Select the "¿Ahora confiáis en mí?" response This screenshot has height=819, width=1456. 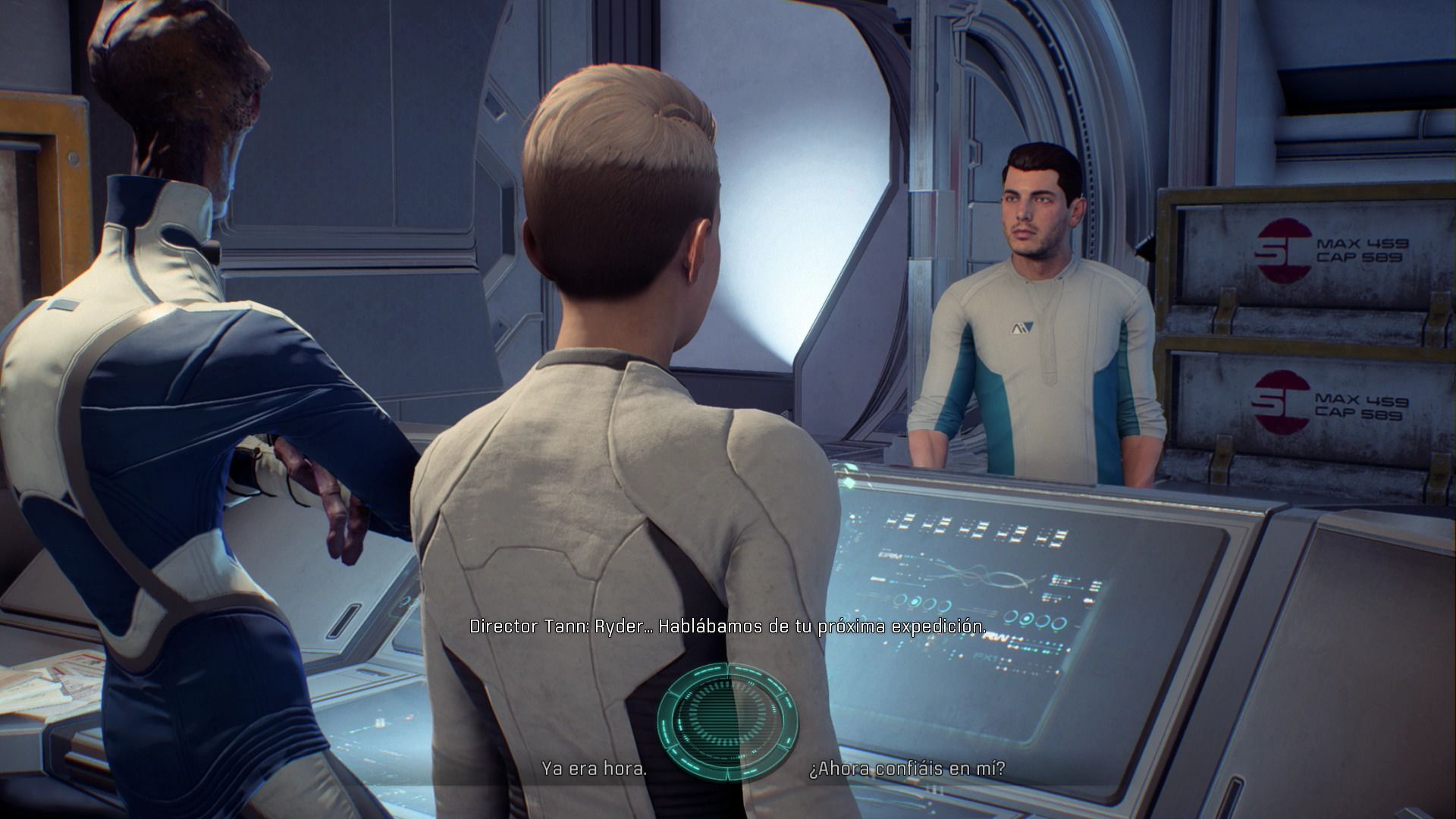coord(907,768)
